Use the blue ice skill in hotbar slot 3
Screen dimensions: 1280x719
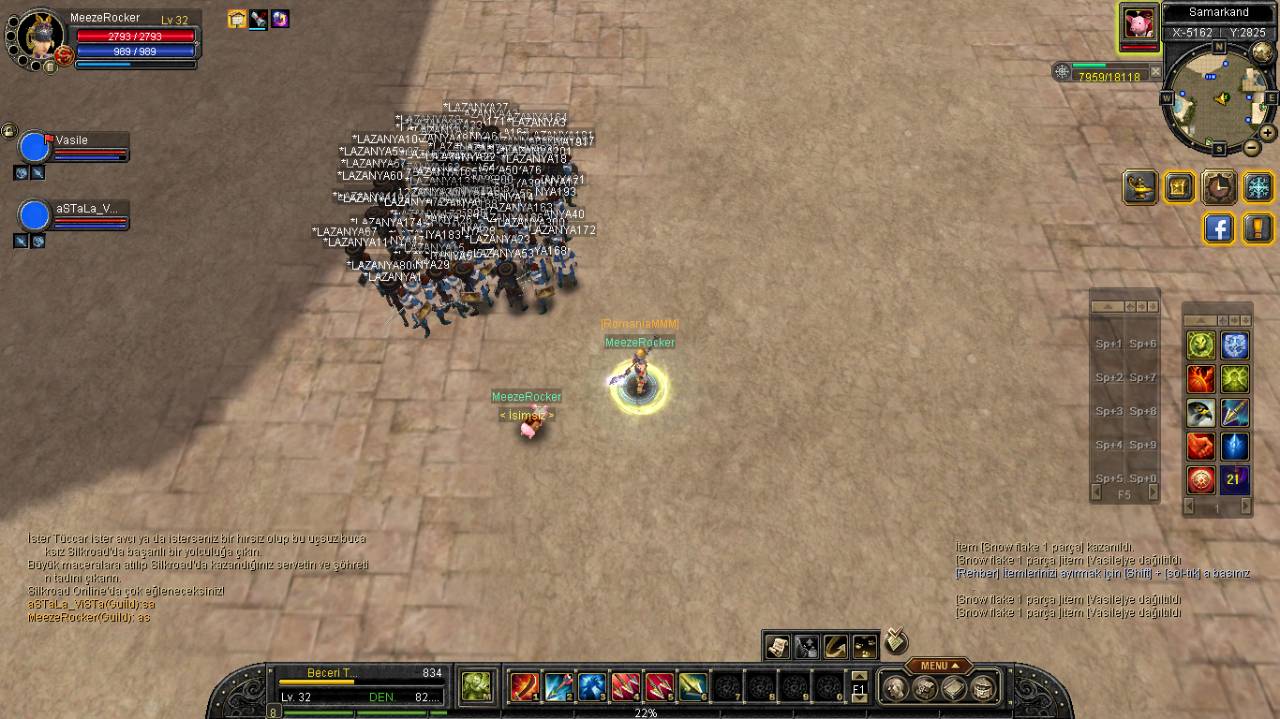[x=592, y=687]
